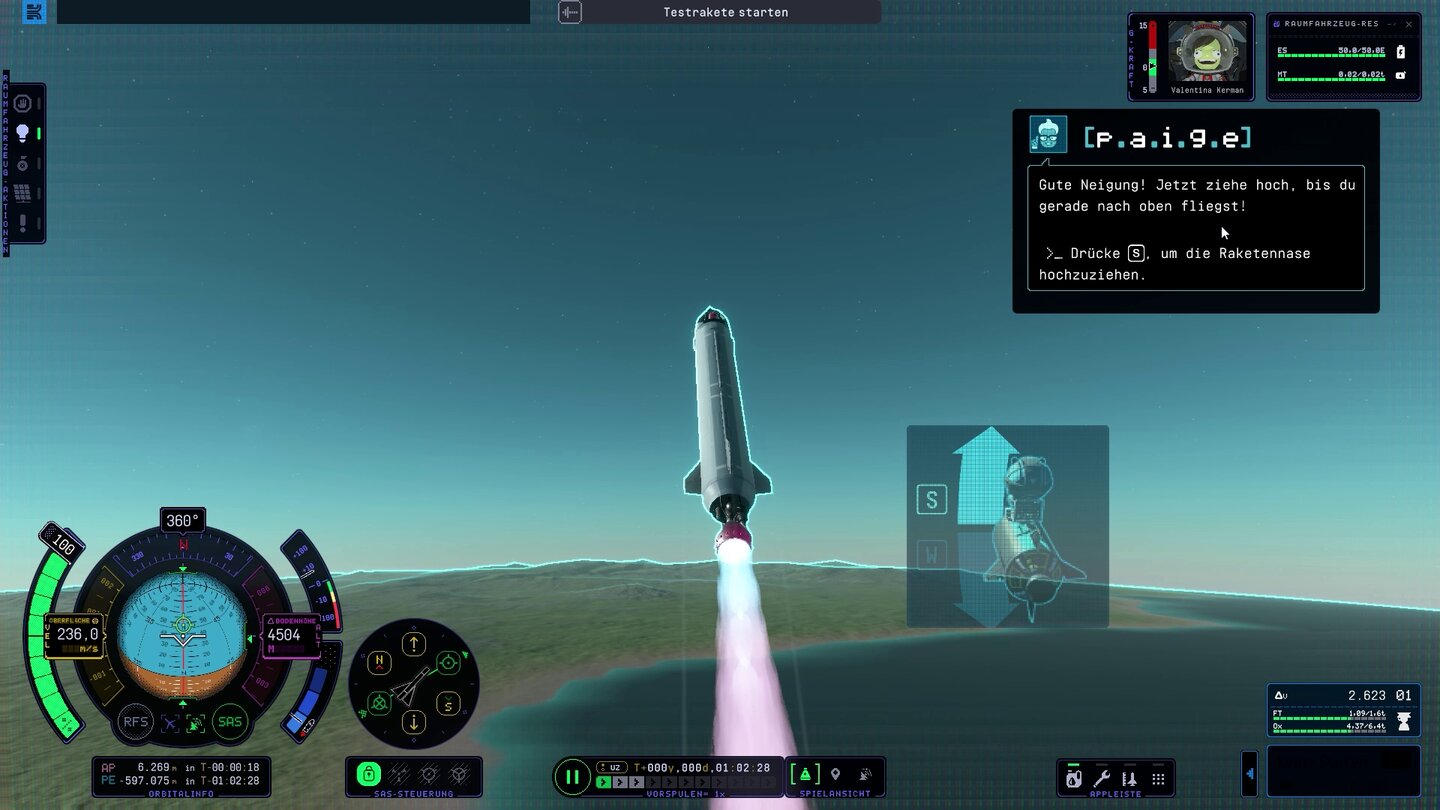Click the rocket flight icon in Appleiste
The width and height of the screenshot is (1440, 810).
tap(1130, 778)
